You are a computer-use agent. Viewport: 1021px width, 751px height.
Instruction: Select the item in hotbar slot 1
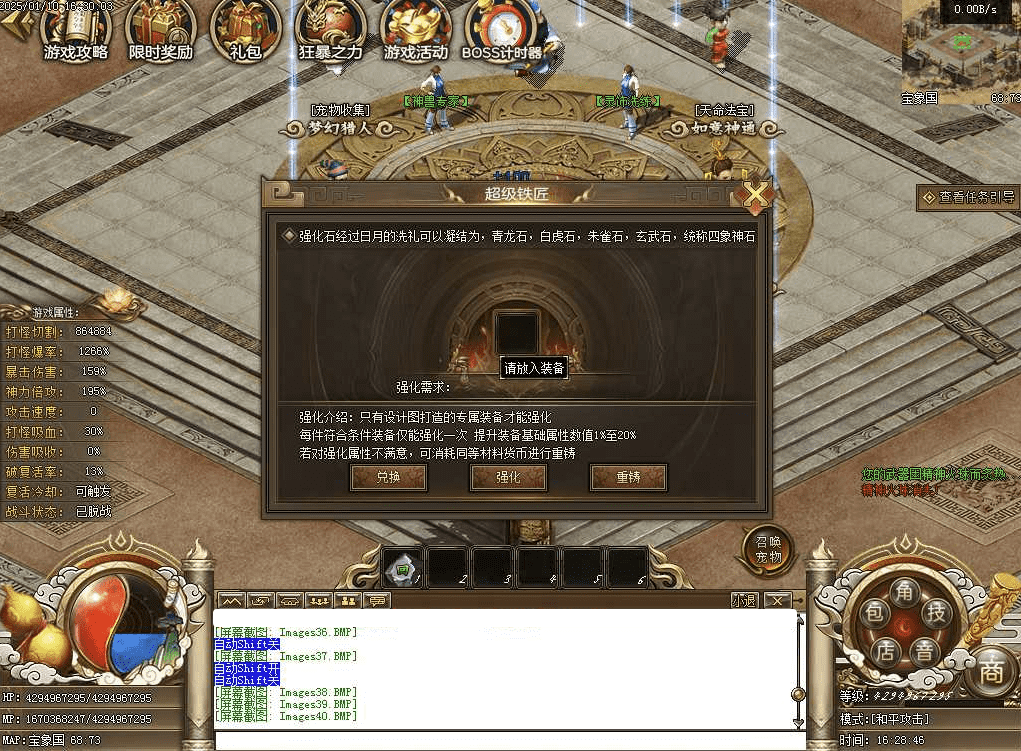(404, 568)
